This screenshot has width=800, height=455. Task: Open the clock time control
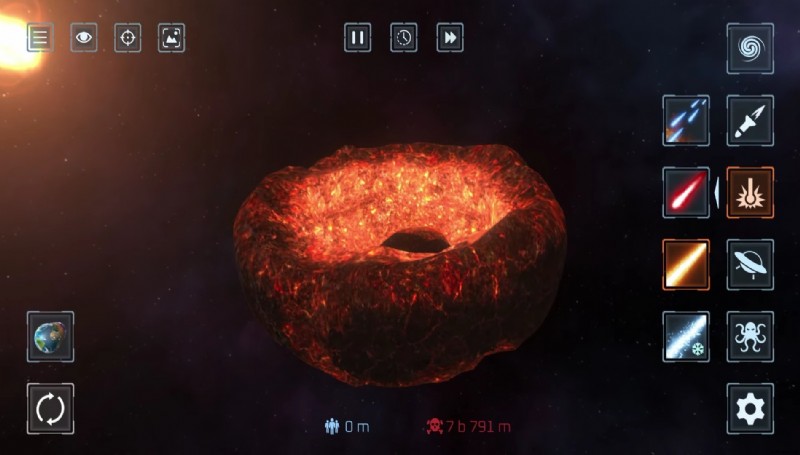click(404, 38)
